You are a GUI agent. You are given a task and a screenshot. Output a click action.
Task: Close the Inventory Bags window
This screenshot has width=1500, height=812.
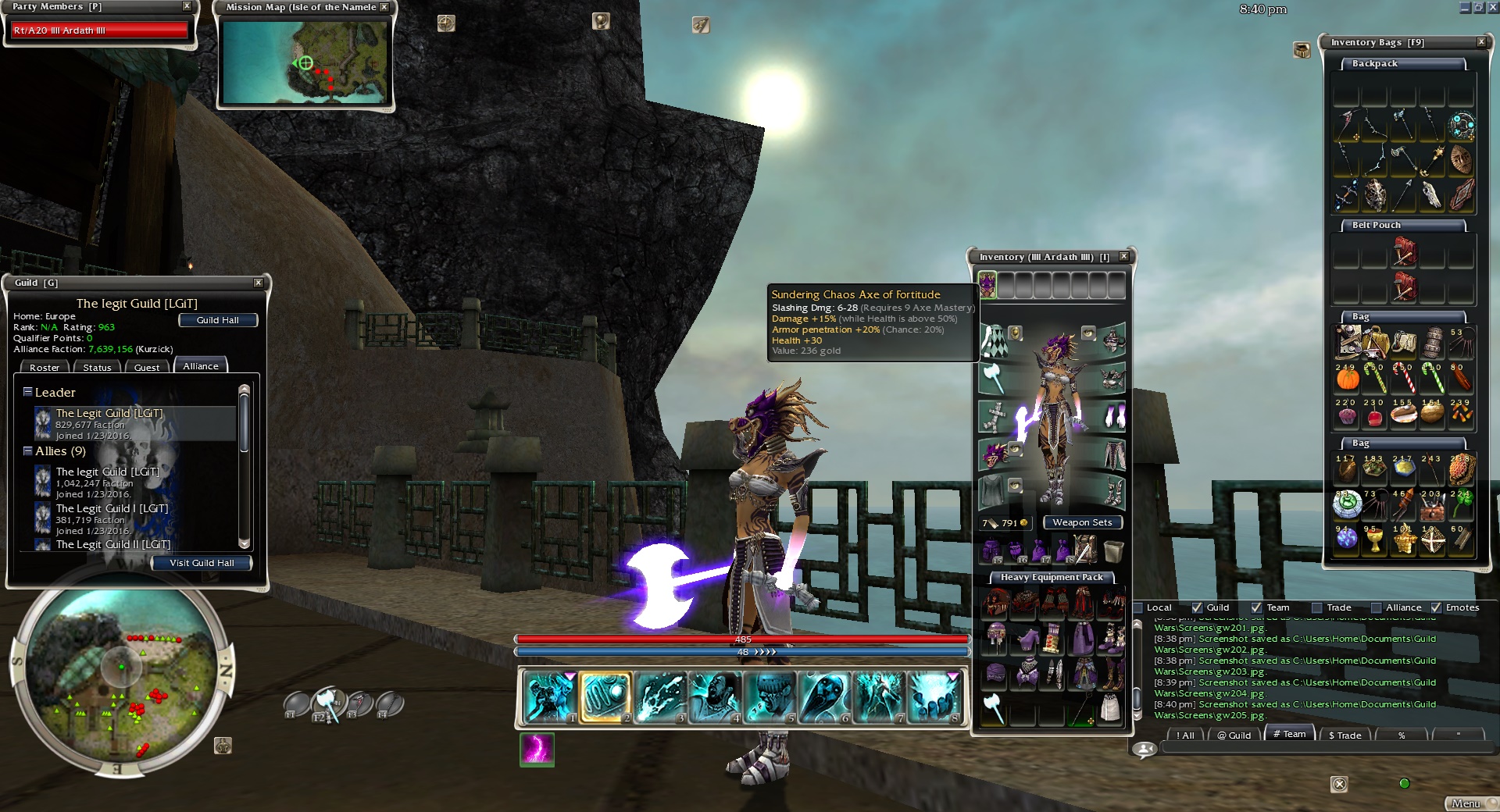(x=1481, y=42)
